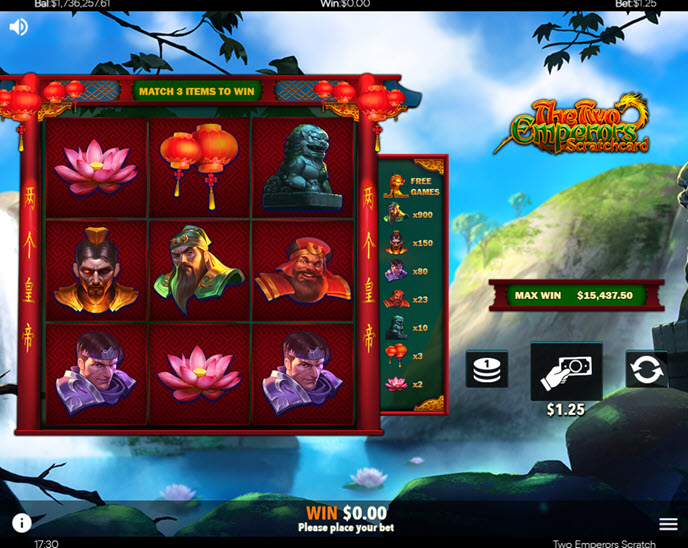Select the stone lion statue tile
Image resolution: width=688 pixels, height=548 pixels.
click(302, 166)
